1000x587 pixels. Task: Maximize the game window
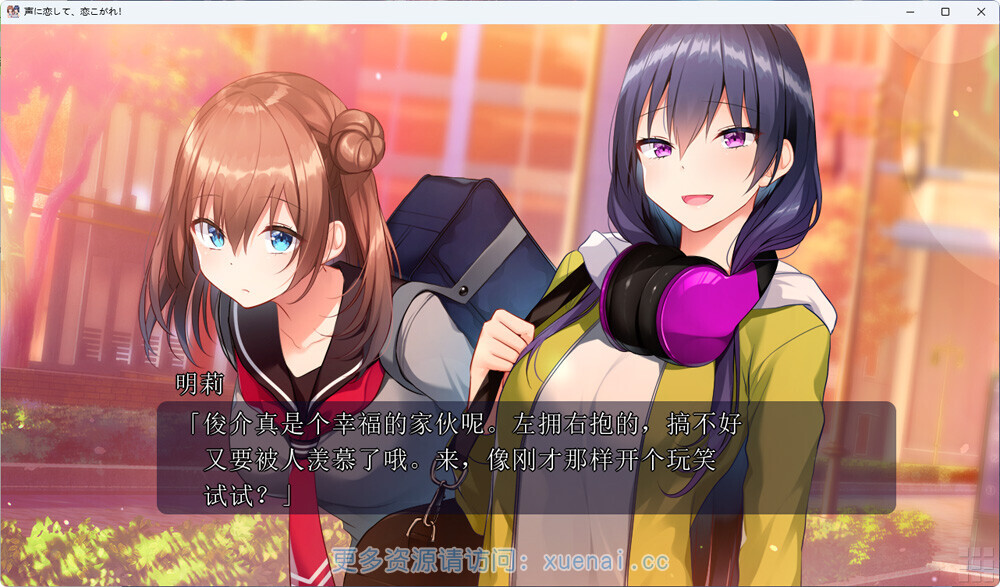point(945,12)
